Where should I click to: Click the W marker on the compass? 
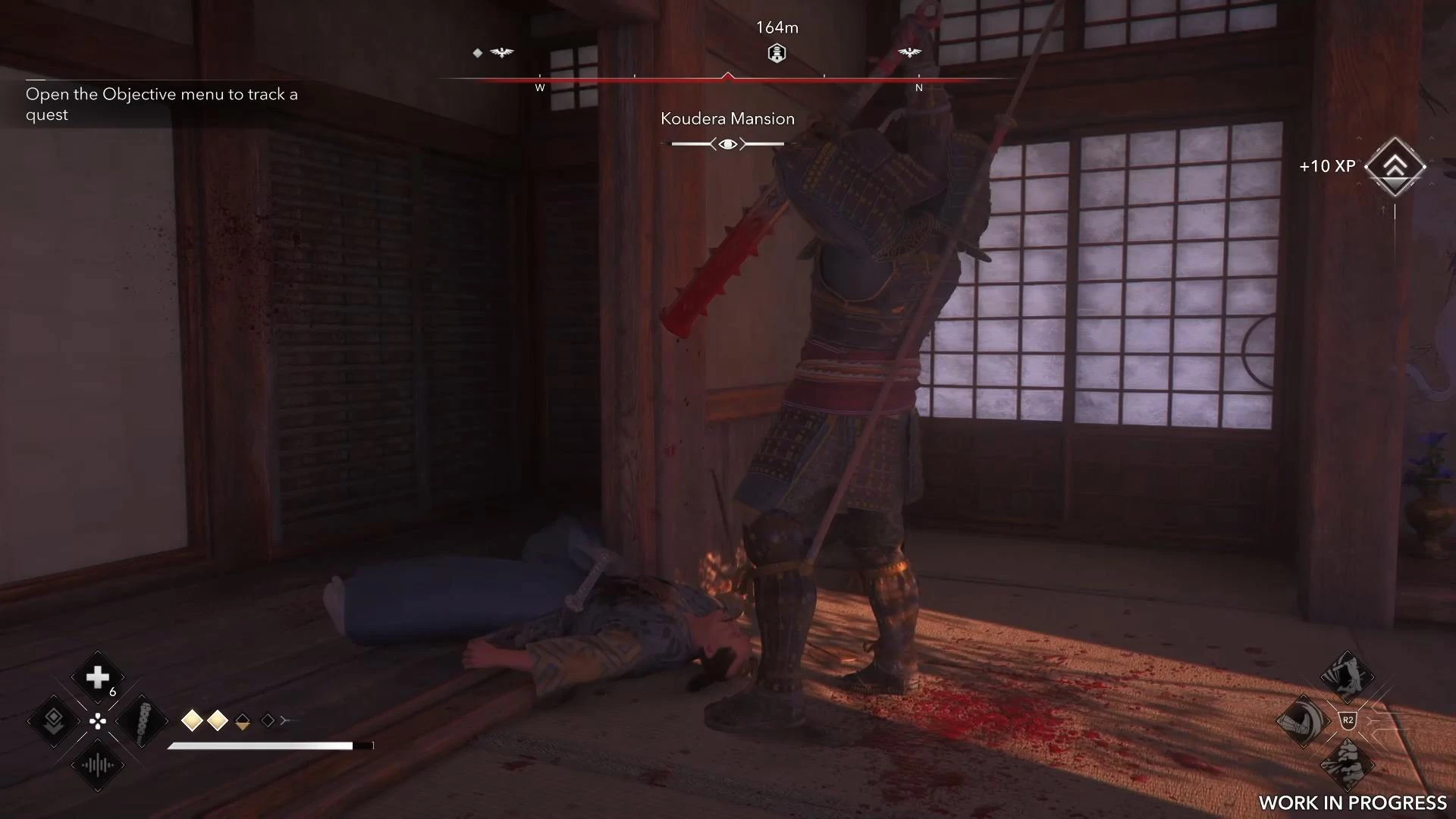540,88
